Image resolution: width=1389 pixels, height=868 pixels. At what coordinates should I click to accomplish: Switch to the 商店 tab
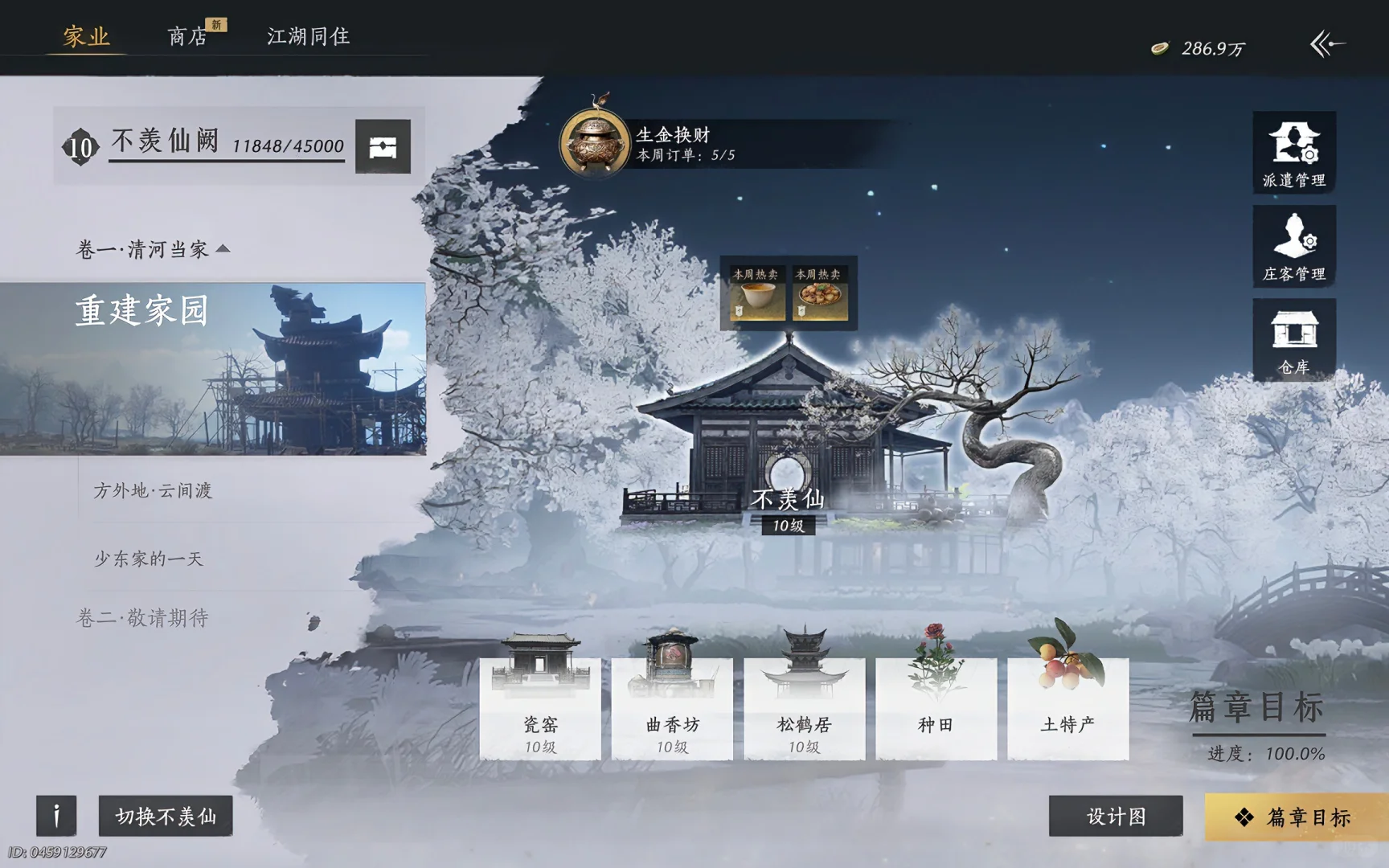186,37
